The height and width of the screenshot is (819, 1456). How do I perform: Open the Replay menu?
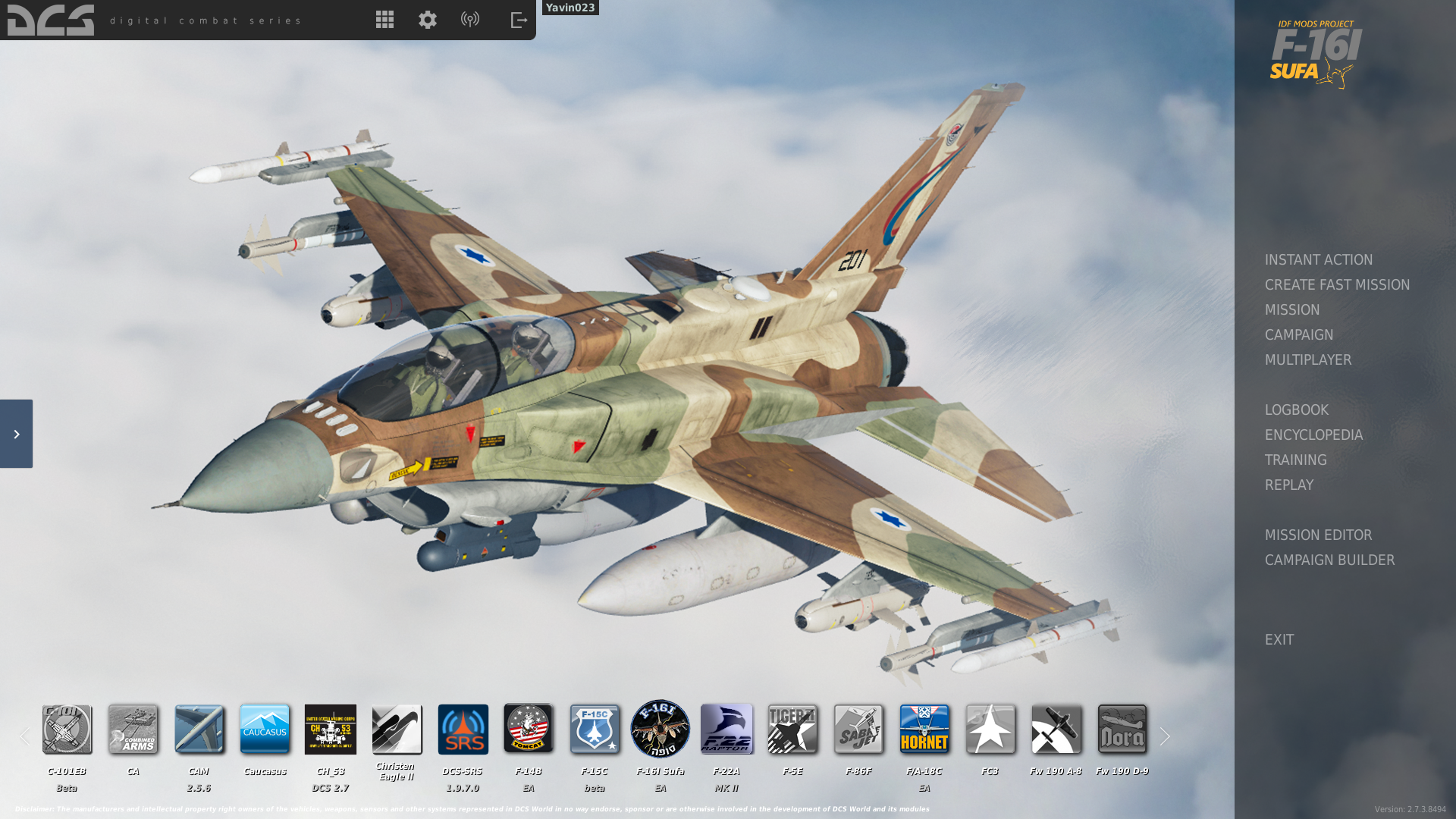[x=1288, y=485]
